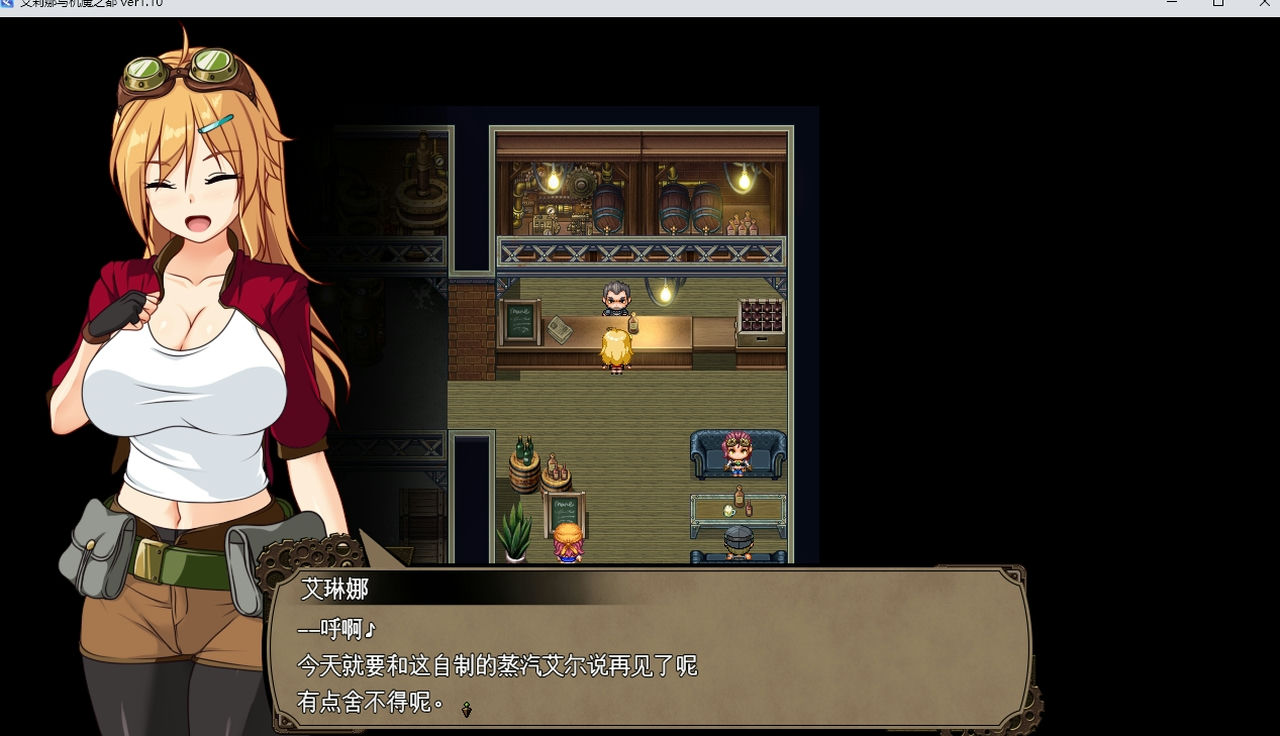Click the bartender standing behind the counter
The height and width of the screenshot is (736, 1280).
point(616,300)
